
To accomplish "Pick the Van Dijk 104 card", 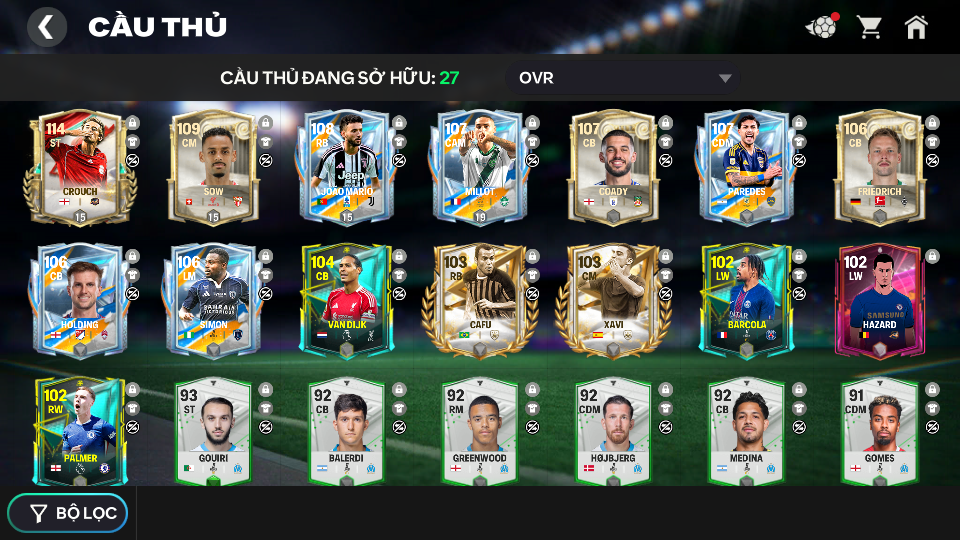I will pyautogui.click(x=345, y=299).
